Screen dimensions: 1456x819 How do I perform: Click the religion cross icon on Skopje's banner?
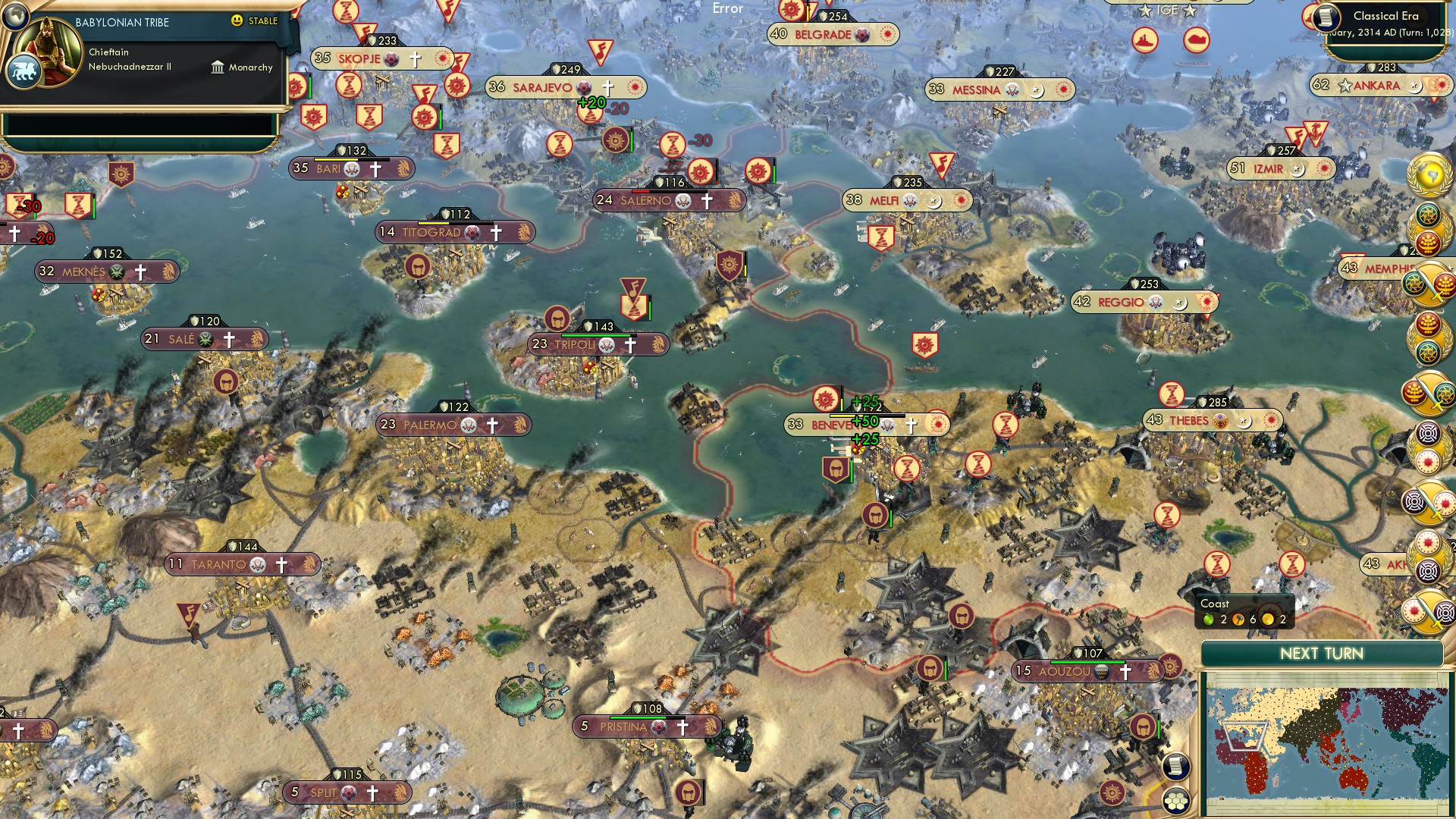pyautogui.click(x=415, y=58)
